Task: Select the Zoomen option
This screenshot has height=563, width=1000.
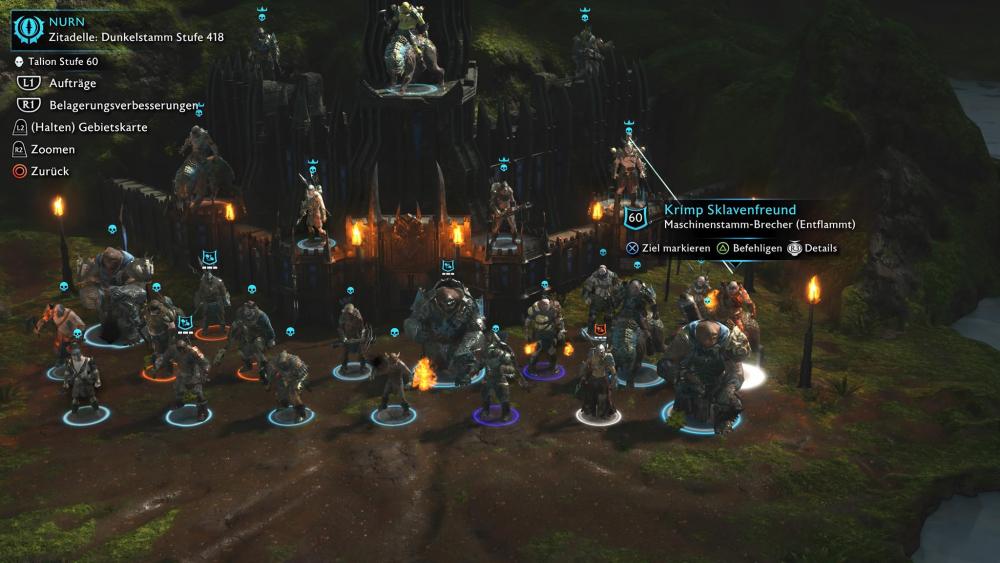Action: pyautogui.click(x=52, y=149)
